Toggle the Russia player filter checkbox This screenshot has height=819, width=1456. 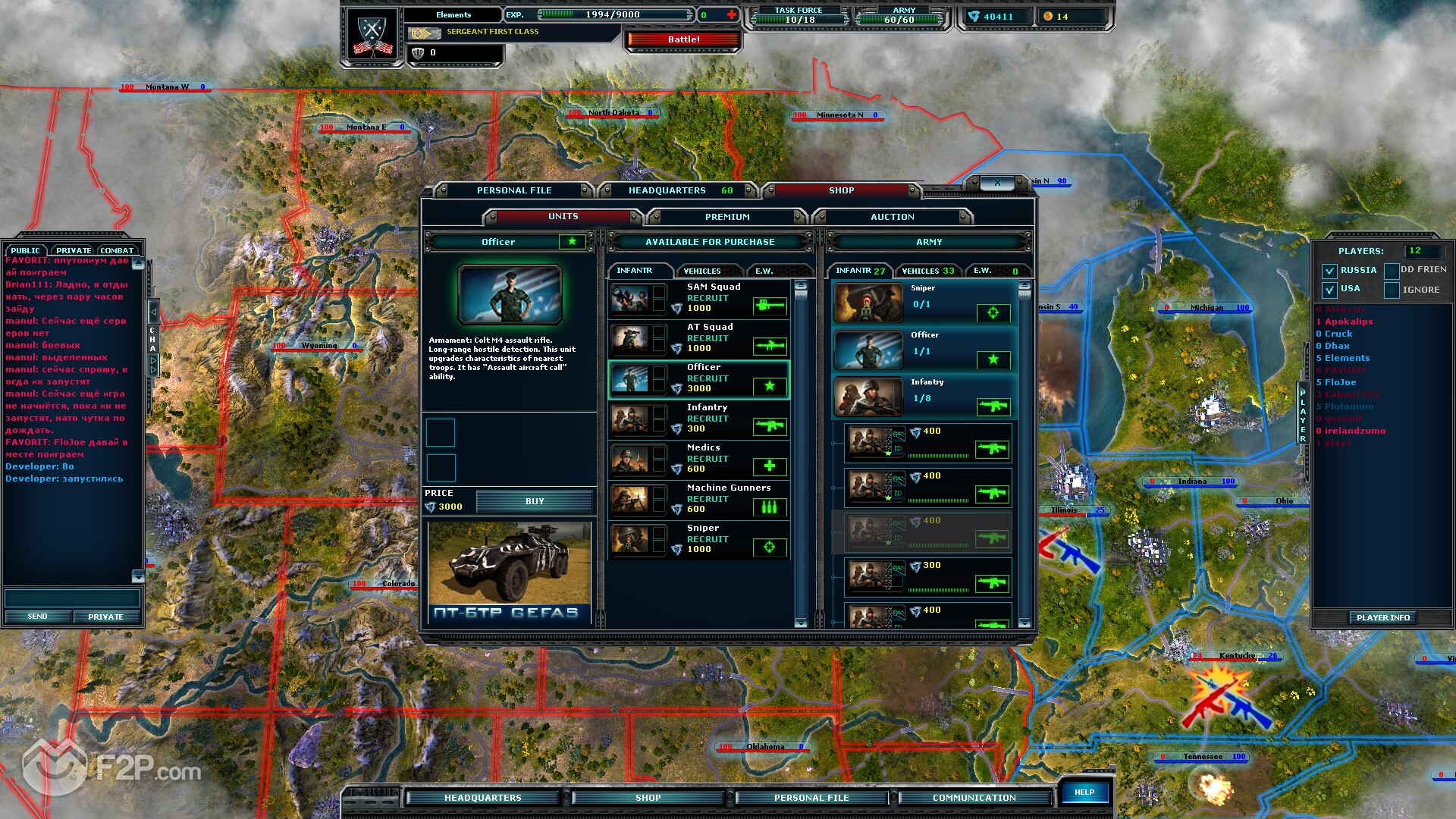tap(1329, 271)
